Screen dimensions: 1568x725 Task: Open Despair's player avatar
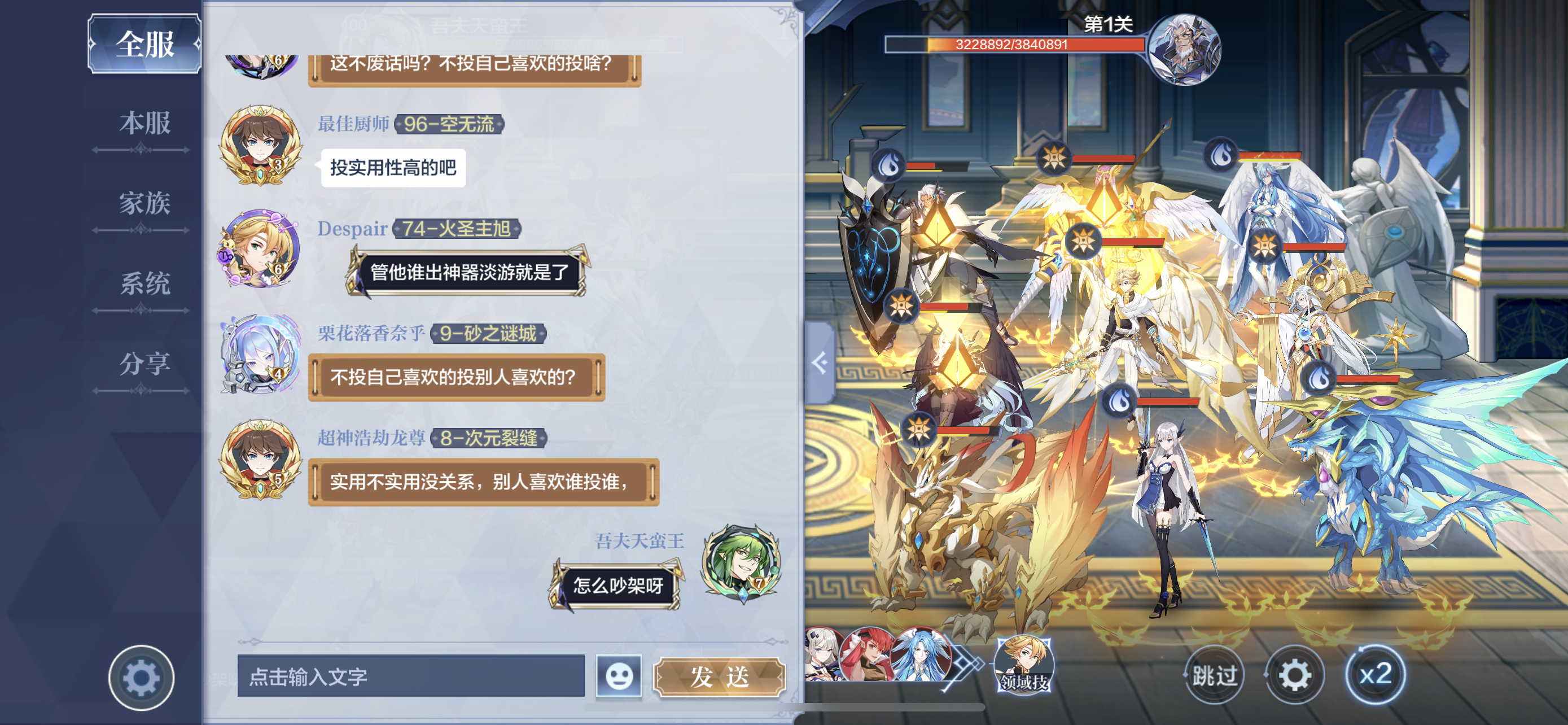(x=261, y=250)
